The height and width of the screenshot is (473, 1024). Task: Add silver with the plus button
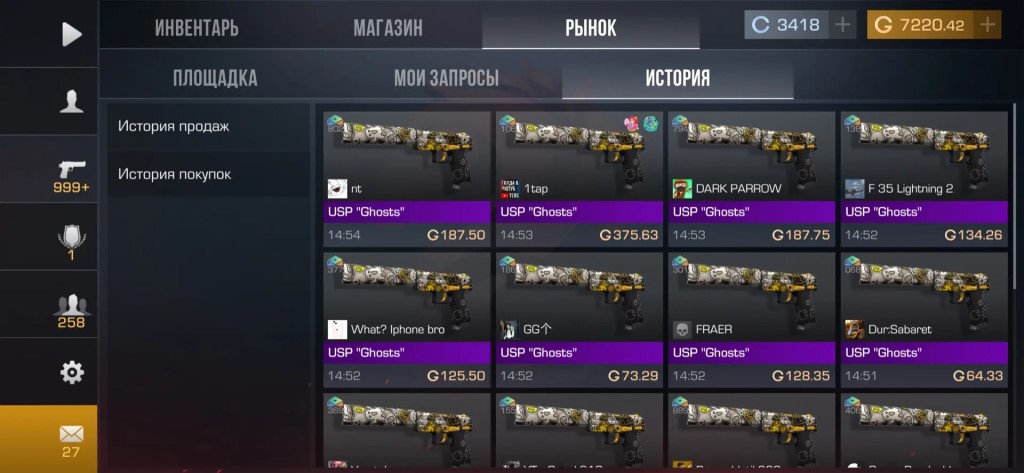844,25
